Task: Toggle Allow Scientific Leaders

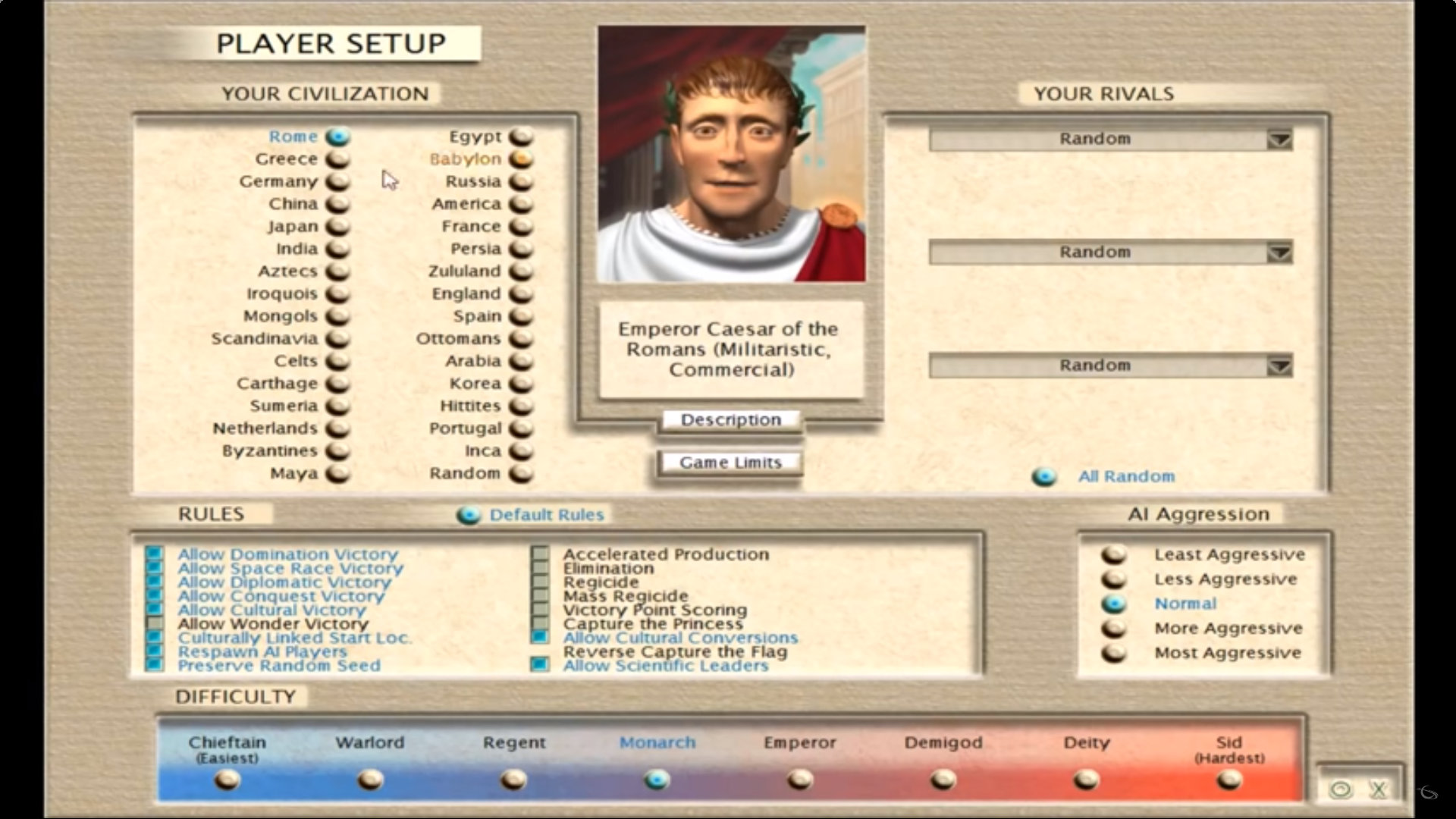Action: click(540, 665)
